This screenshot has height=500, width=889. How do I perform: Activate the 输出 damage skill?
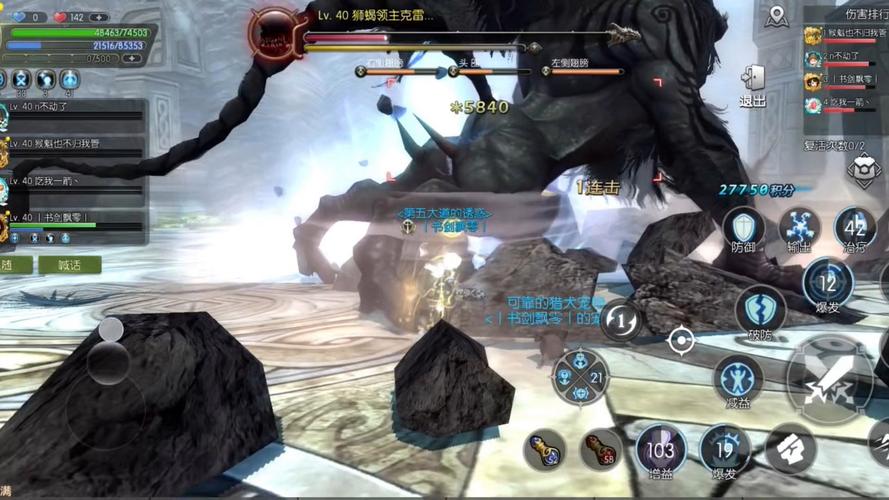click(799, 229)
